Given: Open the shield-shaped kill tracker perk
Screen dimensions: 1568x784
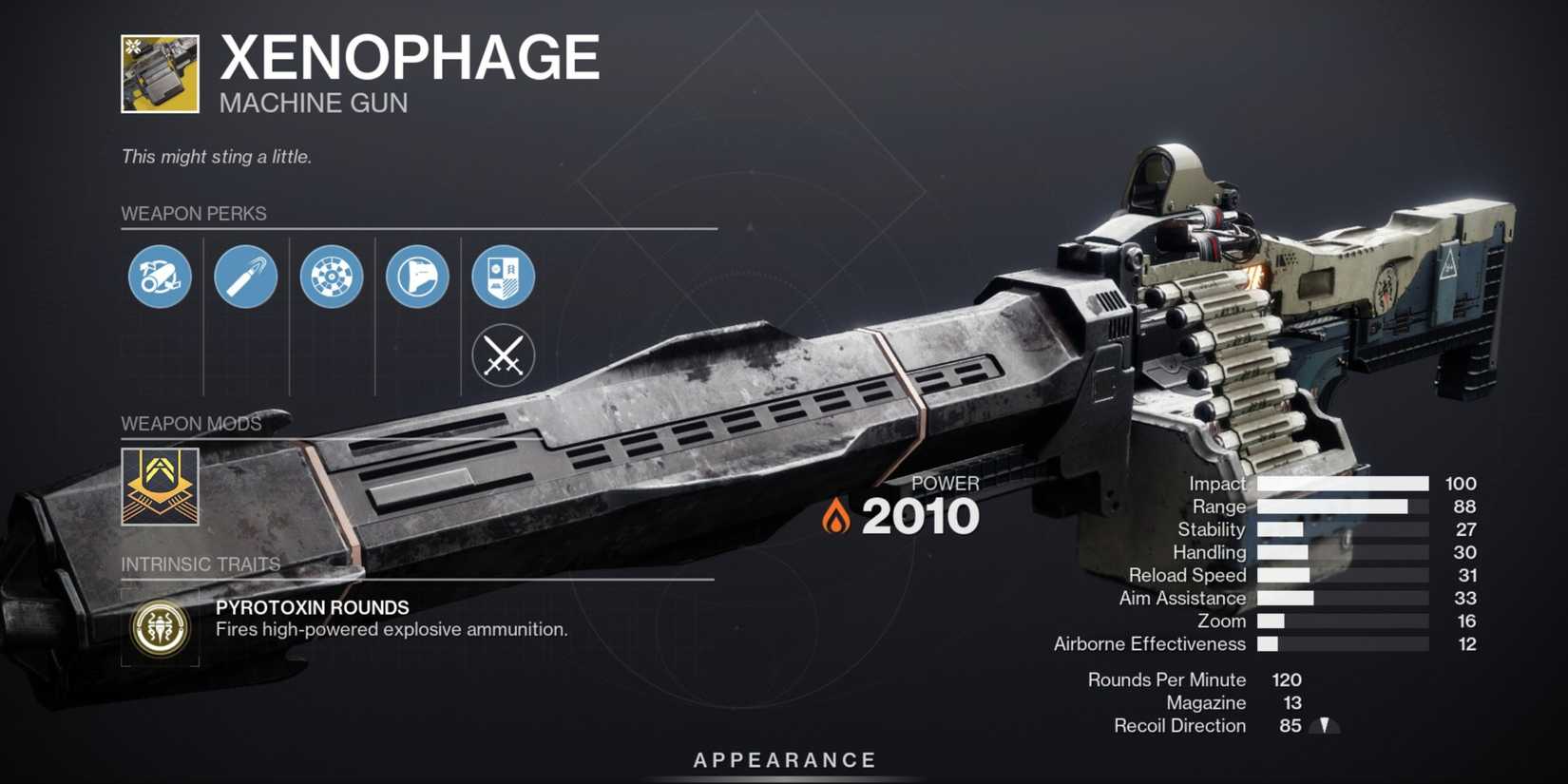Looking at the screenshot, I should [502, 277].
